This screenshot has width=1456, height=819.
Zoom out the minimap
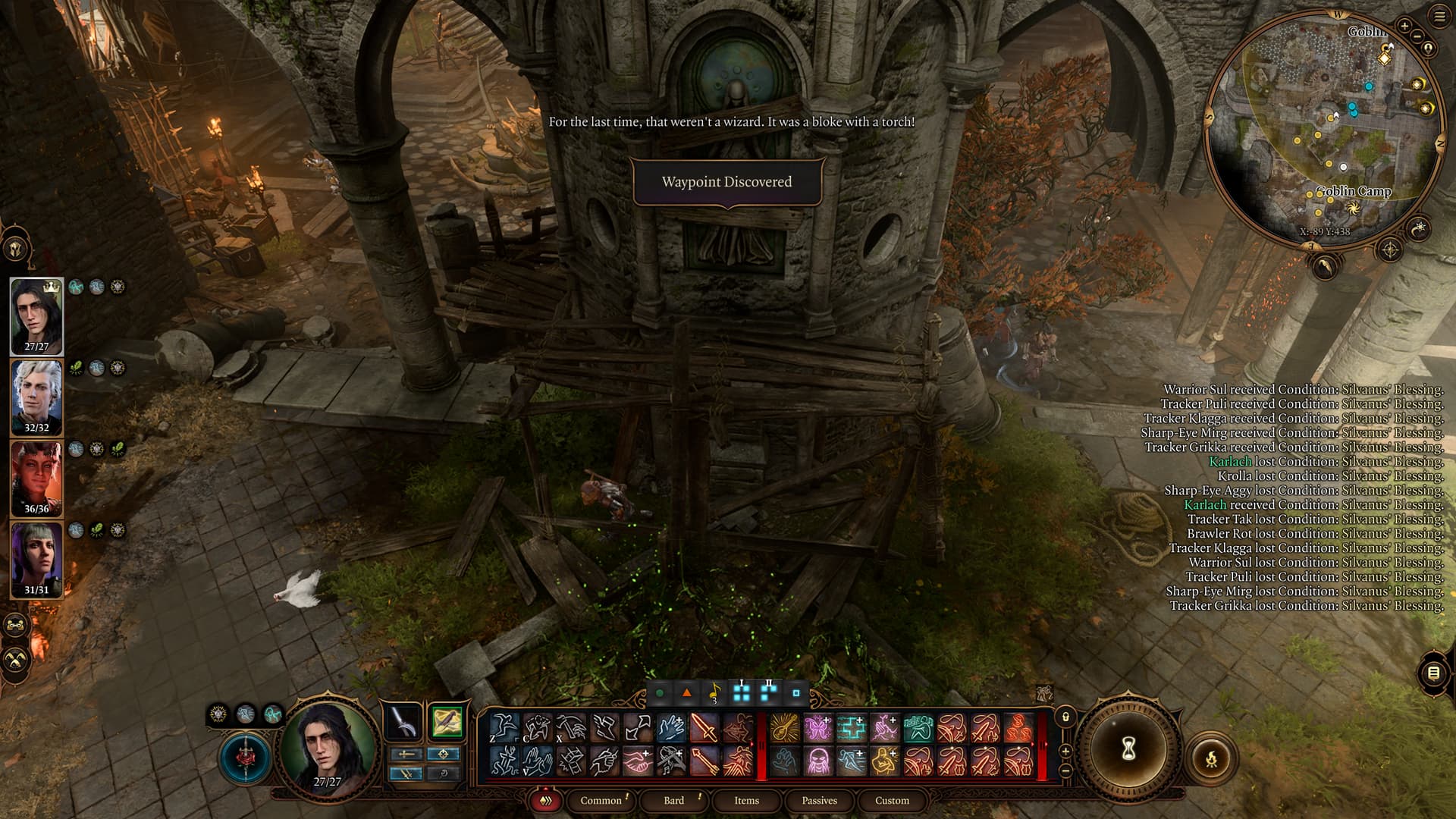coord(1417,37)
